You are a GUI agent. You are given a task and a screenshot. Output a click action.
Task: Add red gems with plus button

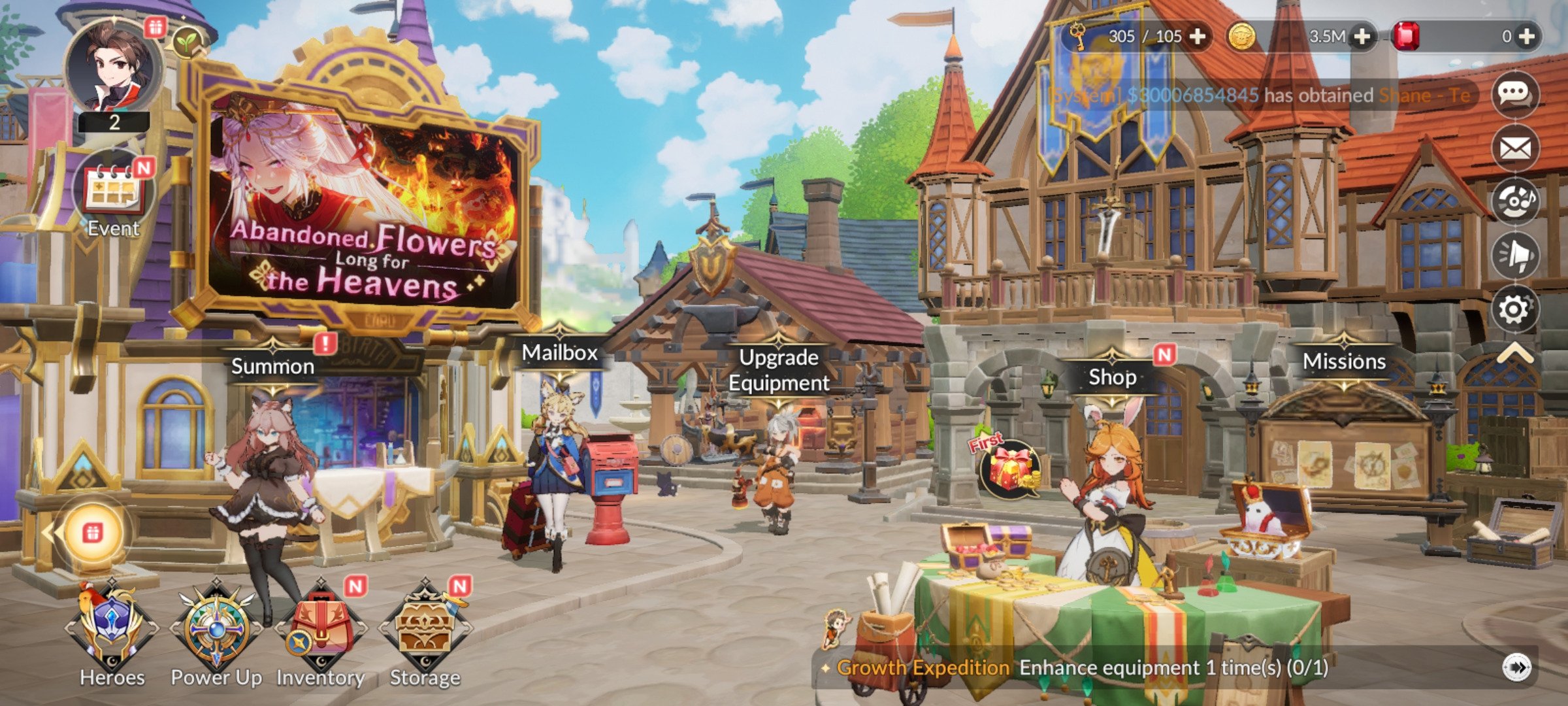coord(1527,37)
